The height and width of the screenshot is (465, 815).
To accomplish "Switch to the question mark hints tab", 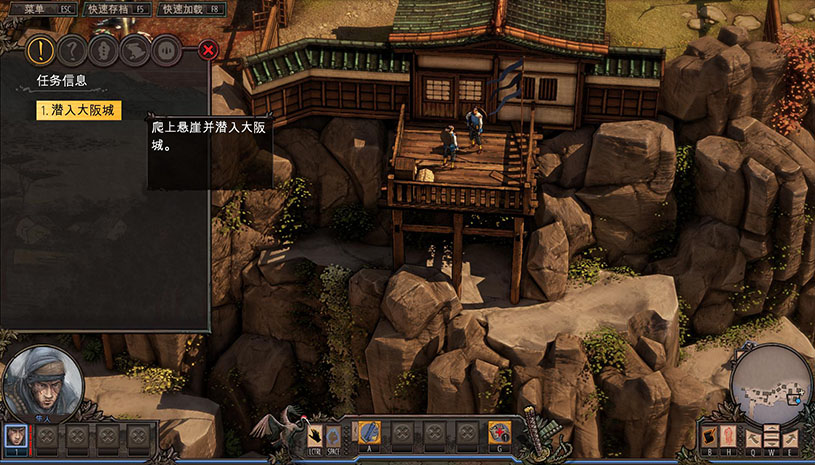I will click(x=71, y=49).
